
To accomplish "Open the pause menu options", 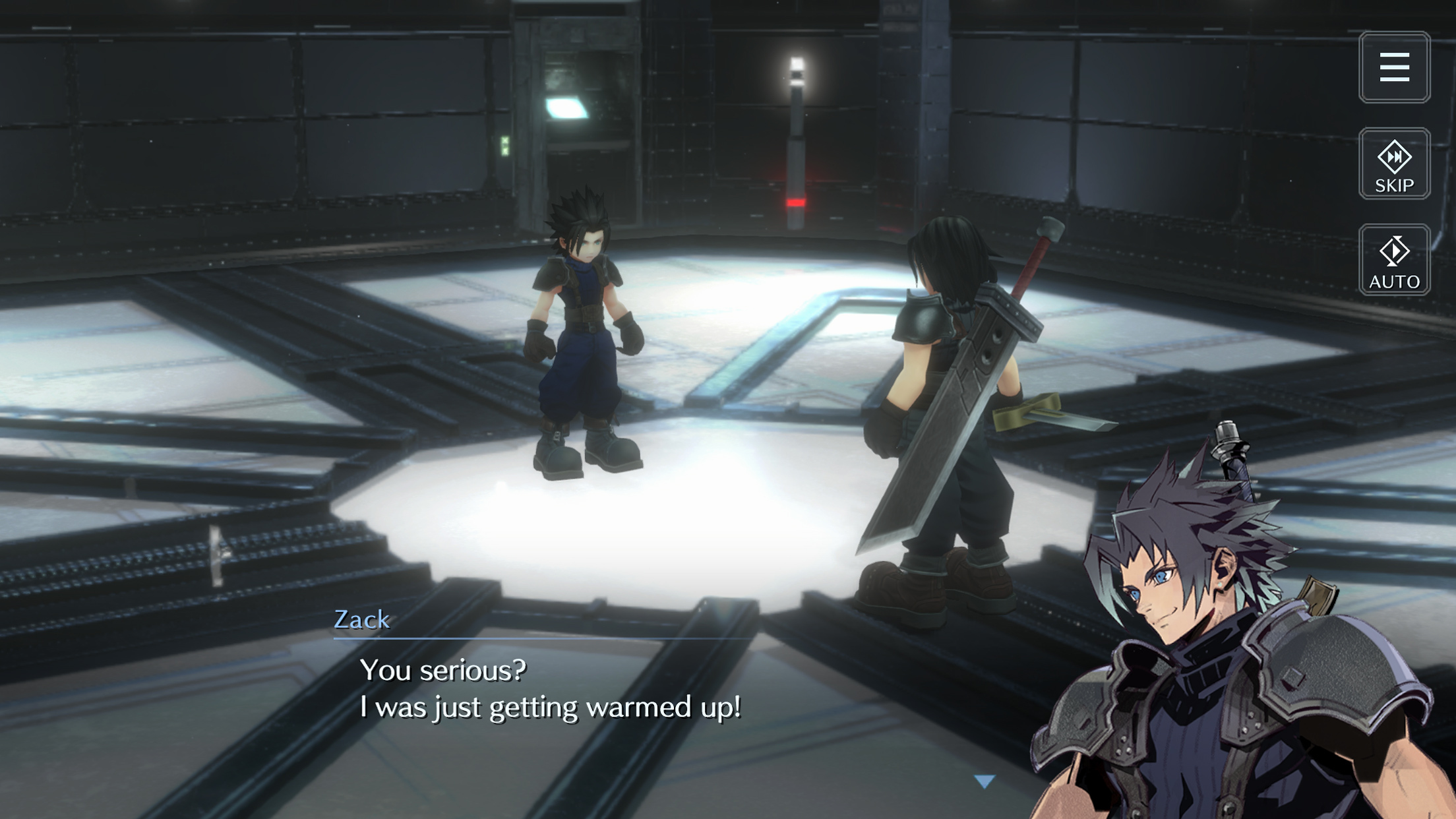I will click(x=1395, y=66).
